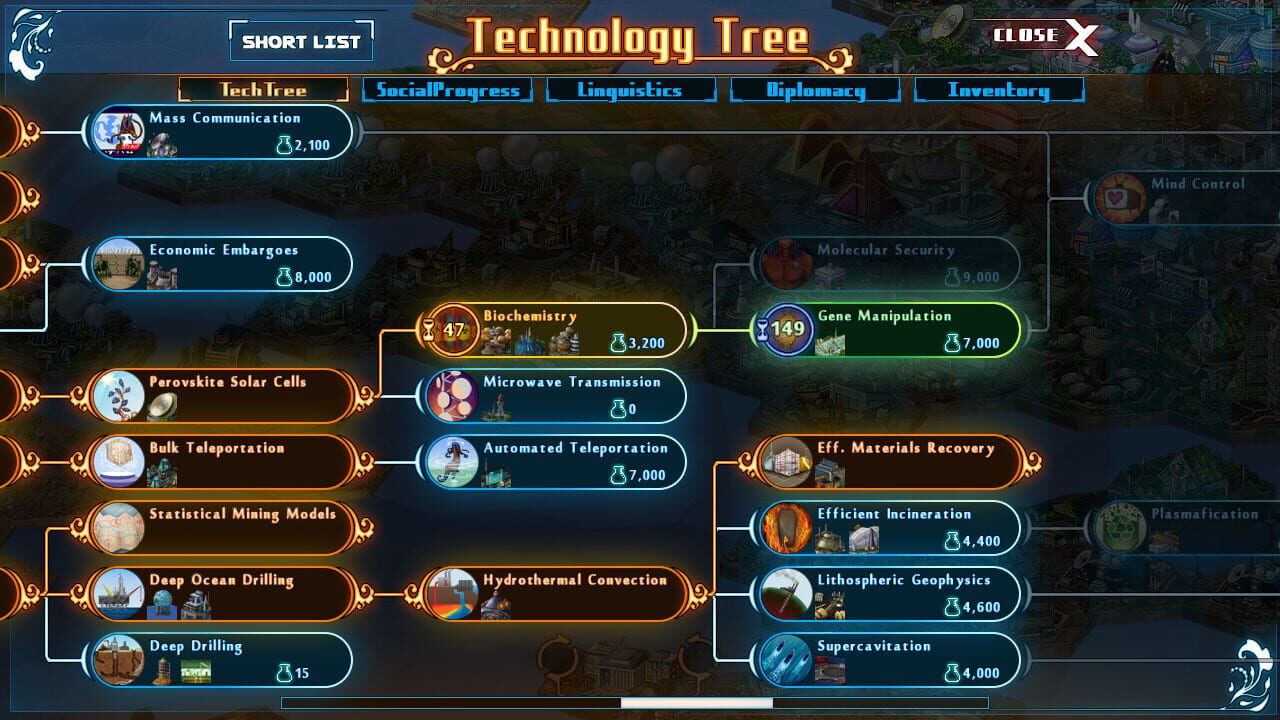Switch to the SocialProgress tab
Image resolution: width=1280 pixels, height=720 pixels.
(x=448, y=90)
